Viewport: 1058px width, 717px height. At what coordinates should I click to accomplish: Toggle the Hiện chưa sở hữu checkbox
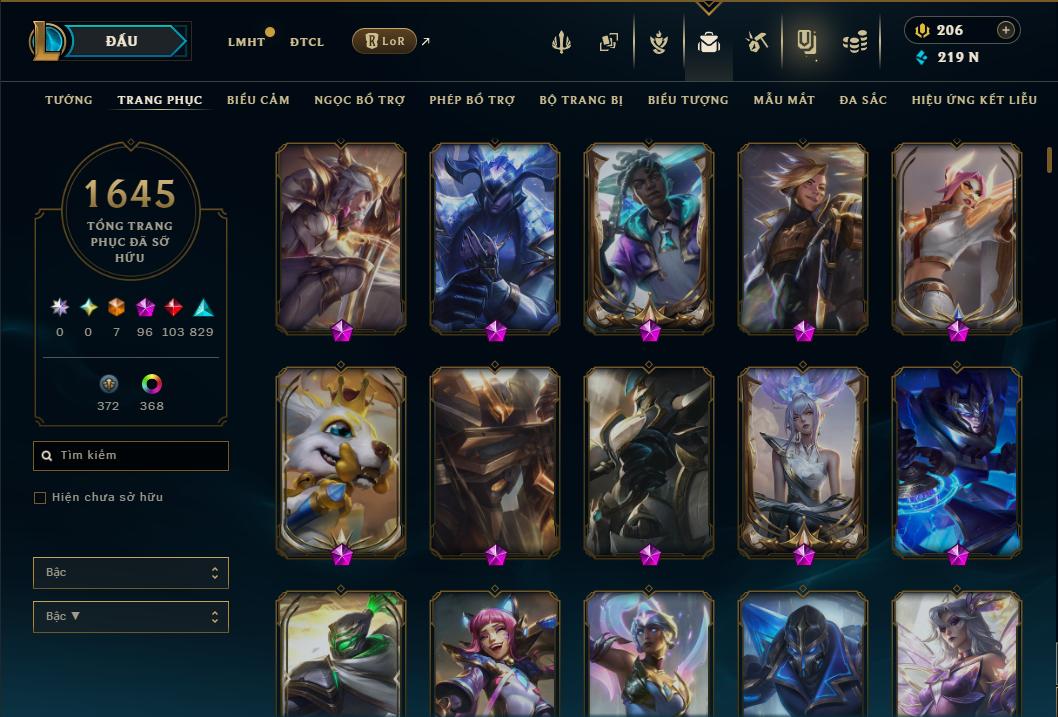click(40, 498)
